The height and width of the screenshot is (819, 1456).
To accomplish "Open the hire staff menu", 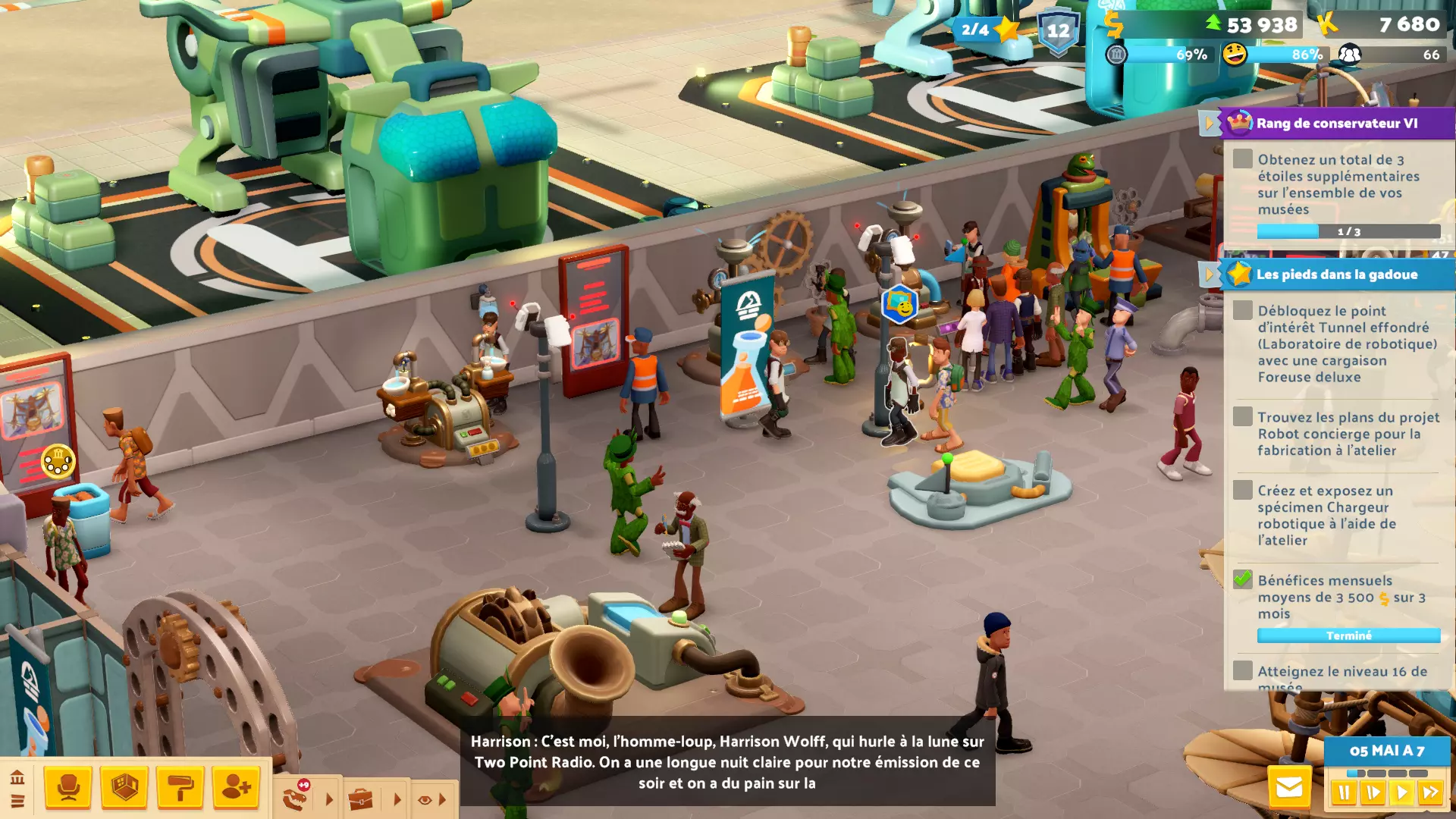I will [x=236, y=788].
